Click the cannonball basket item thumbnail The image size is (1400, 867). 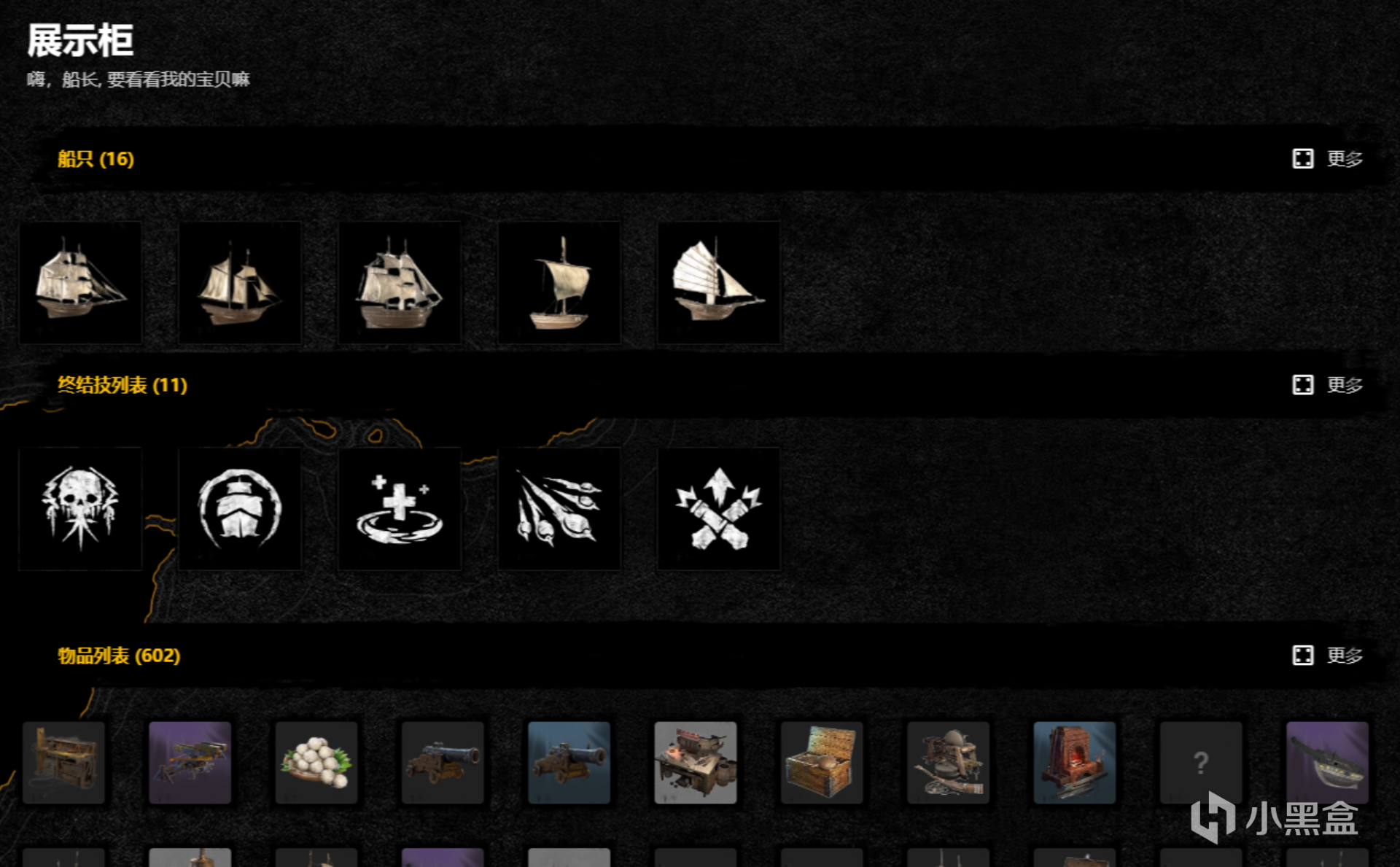316,763
